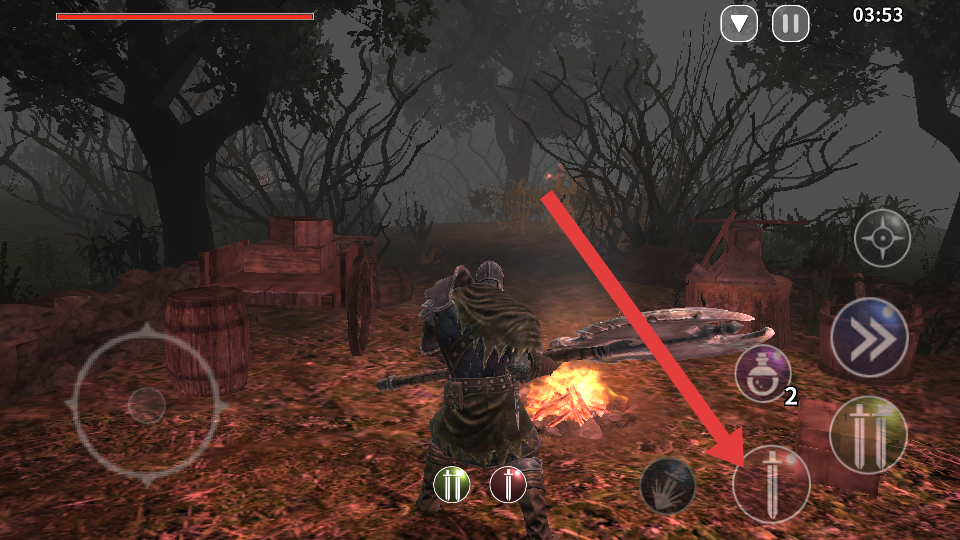Use the hand grab action
Viewport: 960px width, 540px height.
pos(667,485)
